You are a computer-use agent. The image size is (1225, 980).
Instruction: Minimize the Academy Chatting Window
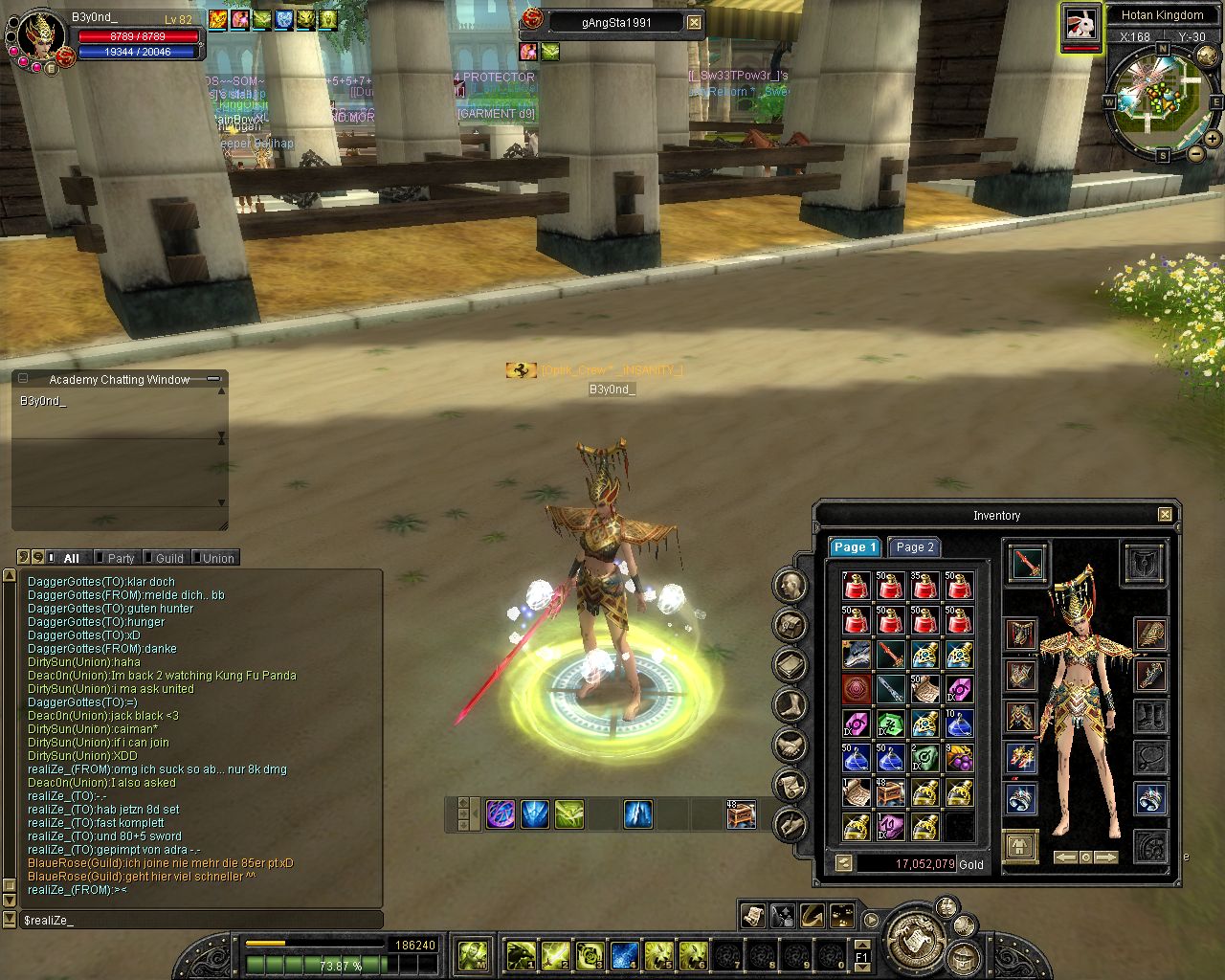[213, 379]
